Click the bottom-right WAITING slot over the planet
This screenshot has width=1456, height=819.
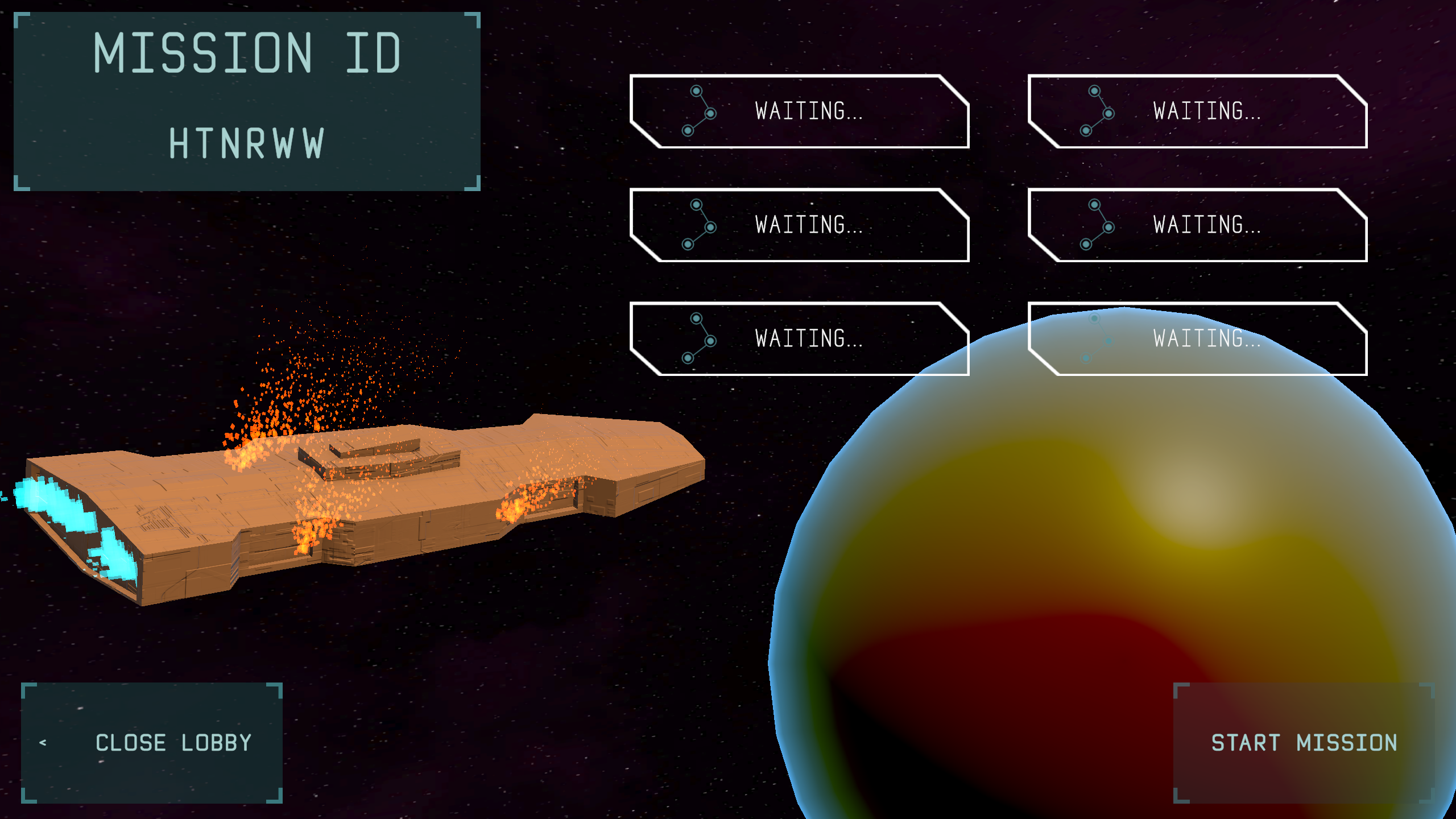tap(1200, 340)
